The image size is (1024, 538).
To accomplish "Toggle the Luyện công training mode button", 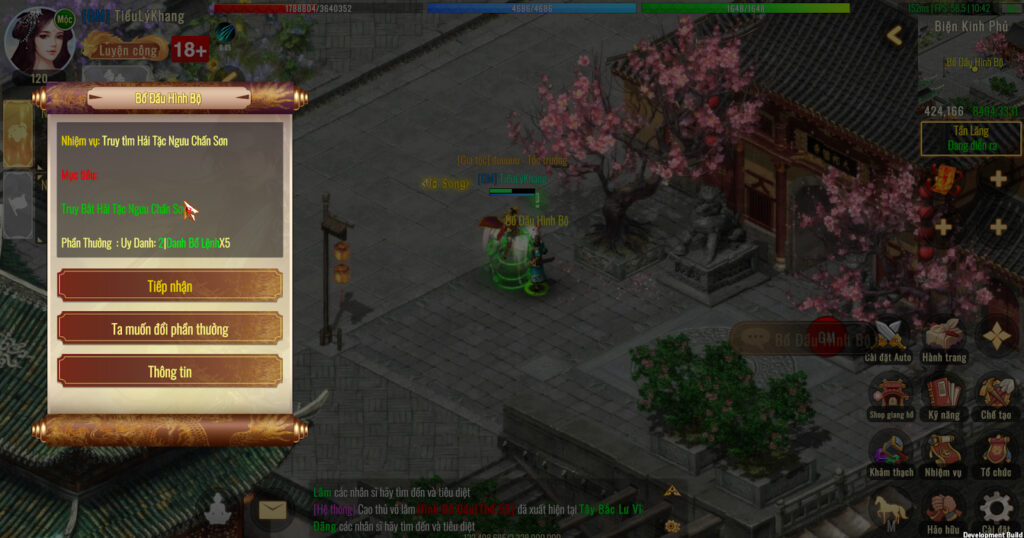I will (126, 49).
